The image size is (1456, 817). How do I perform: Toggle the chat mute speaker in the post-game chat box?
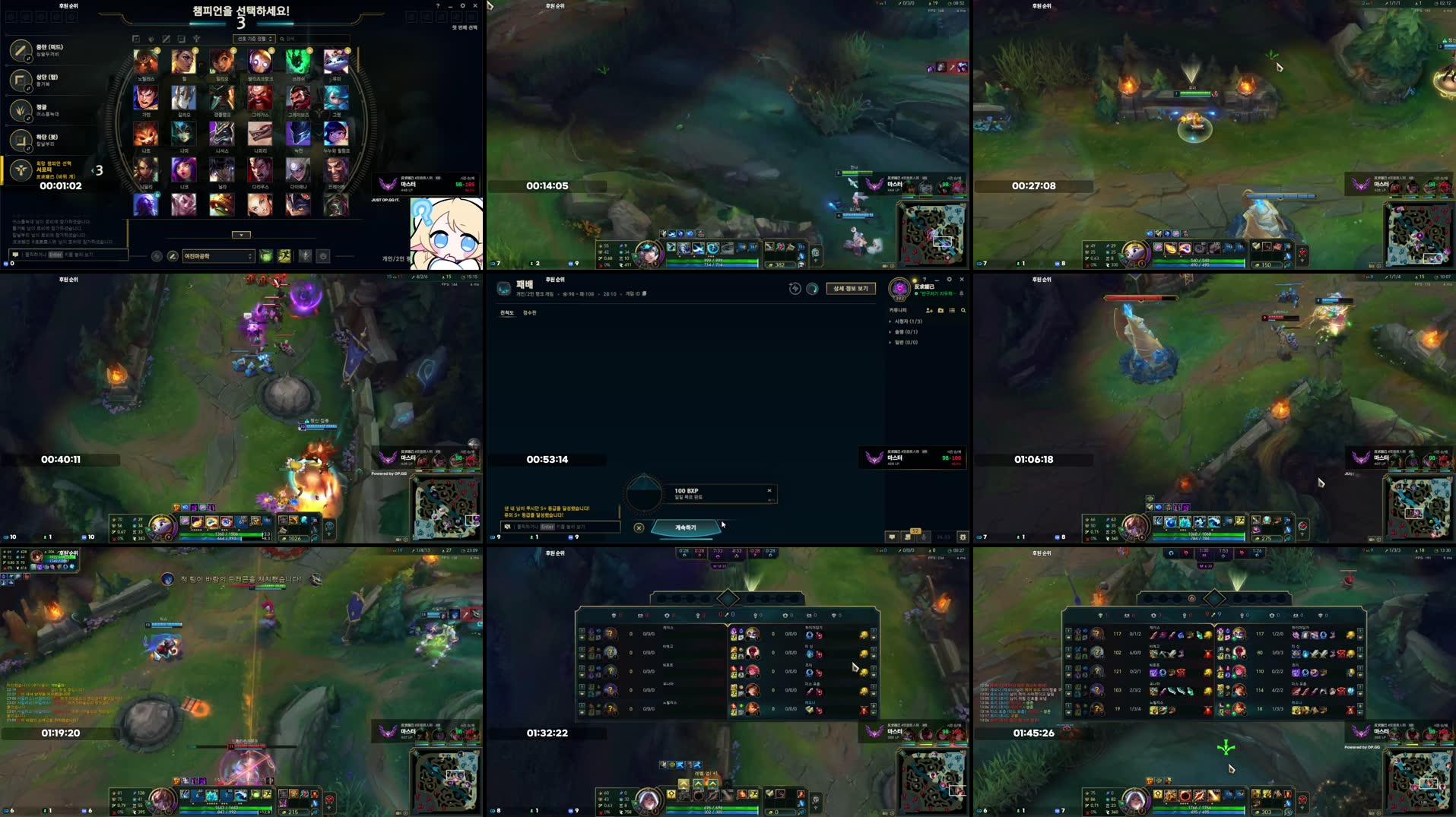pyautogui.click(x=508, y=527)
